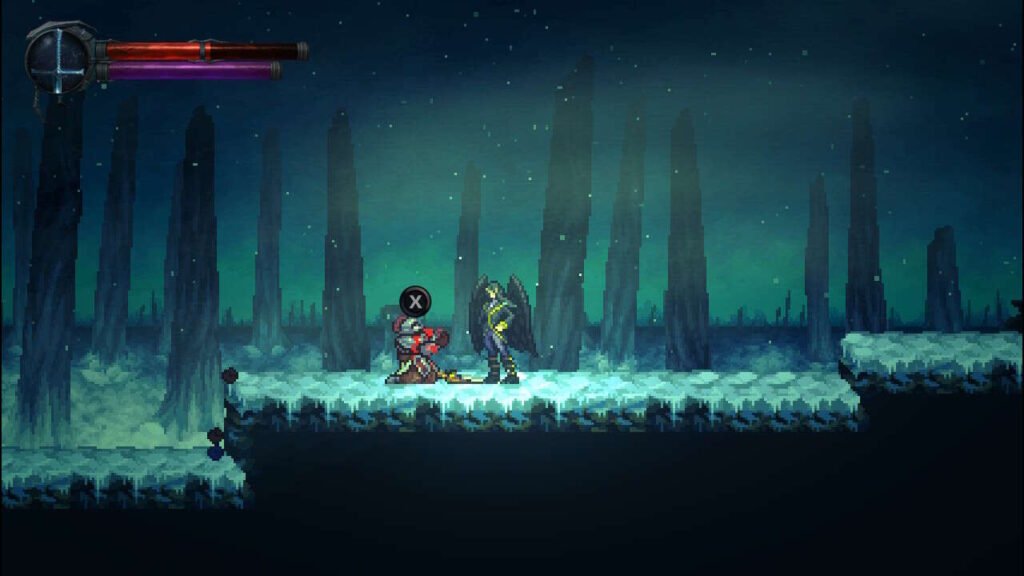Click the round orb emblem beside the health bar
The image size is (1024, 576).
tap(60, 58)
